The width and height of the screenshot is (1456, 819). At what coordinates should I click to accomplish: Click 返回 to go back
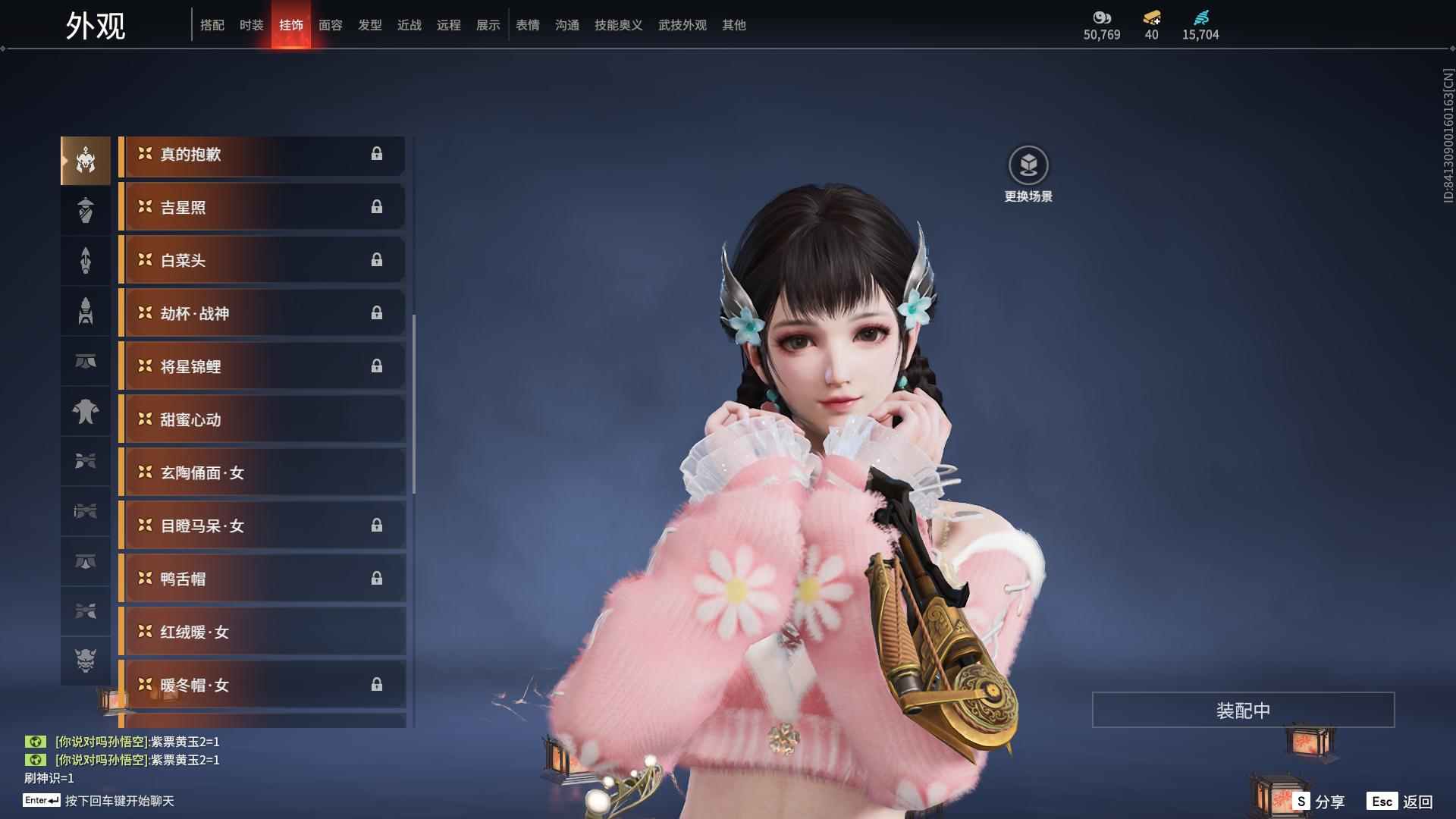1401,802
